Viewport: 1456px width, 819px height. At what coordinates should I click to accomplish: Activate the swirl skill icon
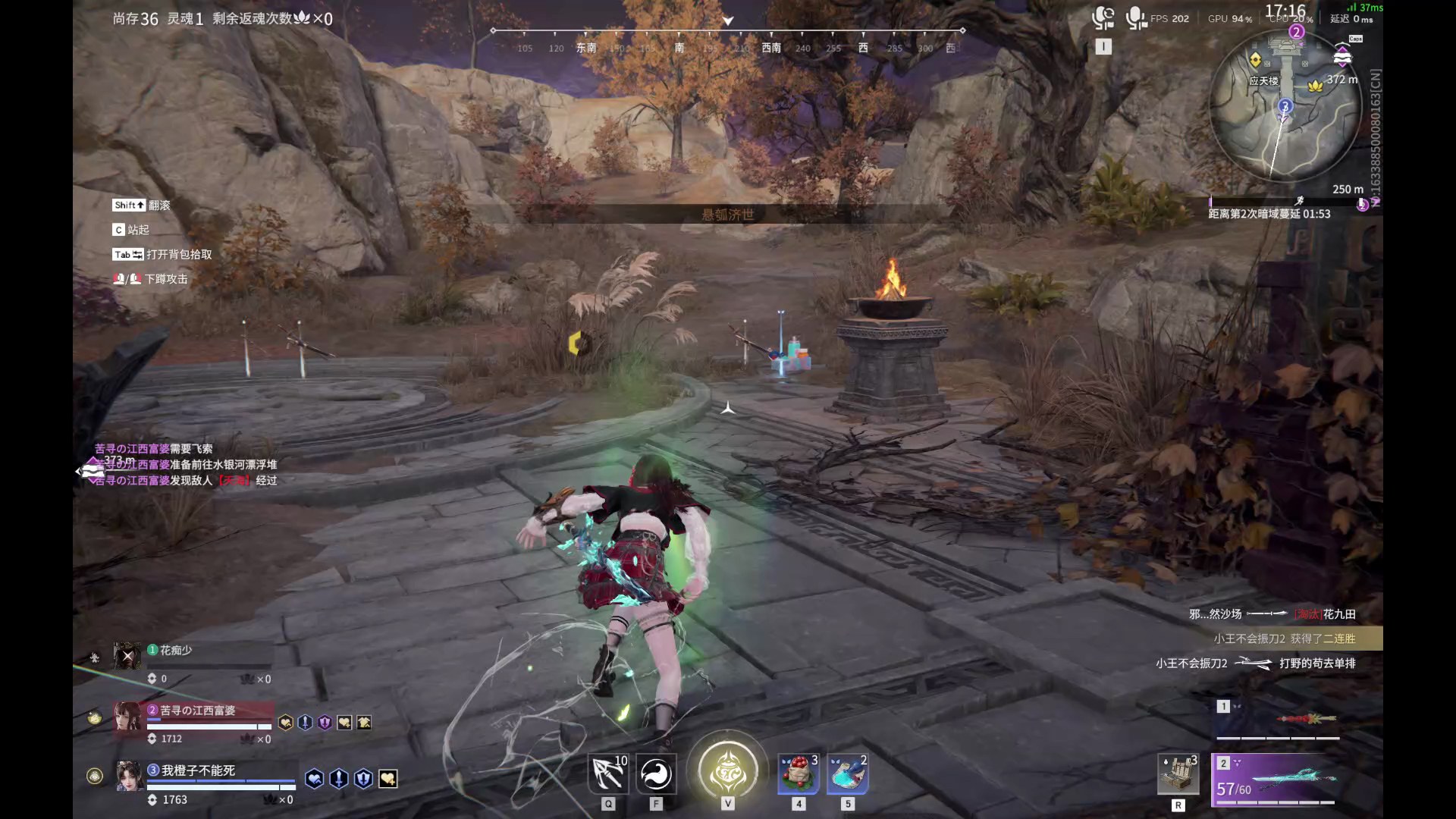pos(656,774)
